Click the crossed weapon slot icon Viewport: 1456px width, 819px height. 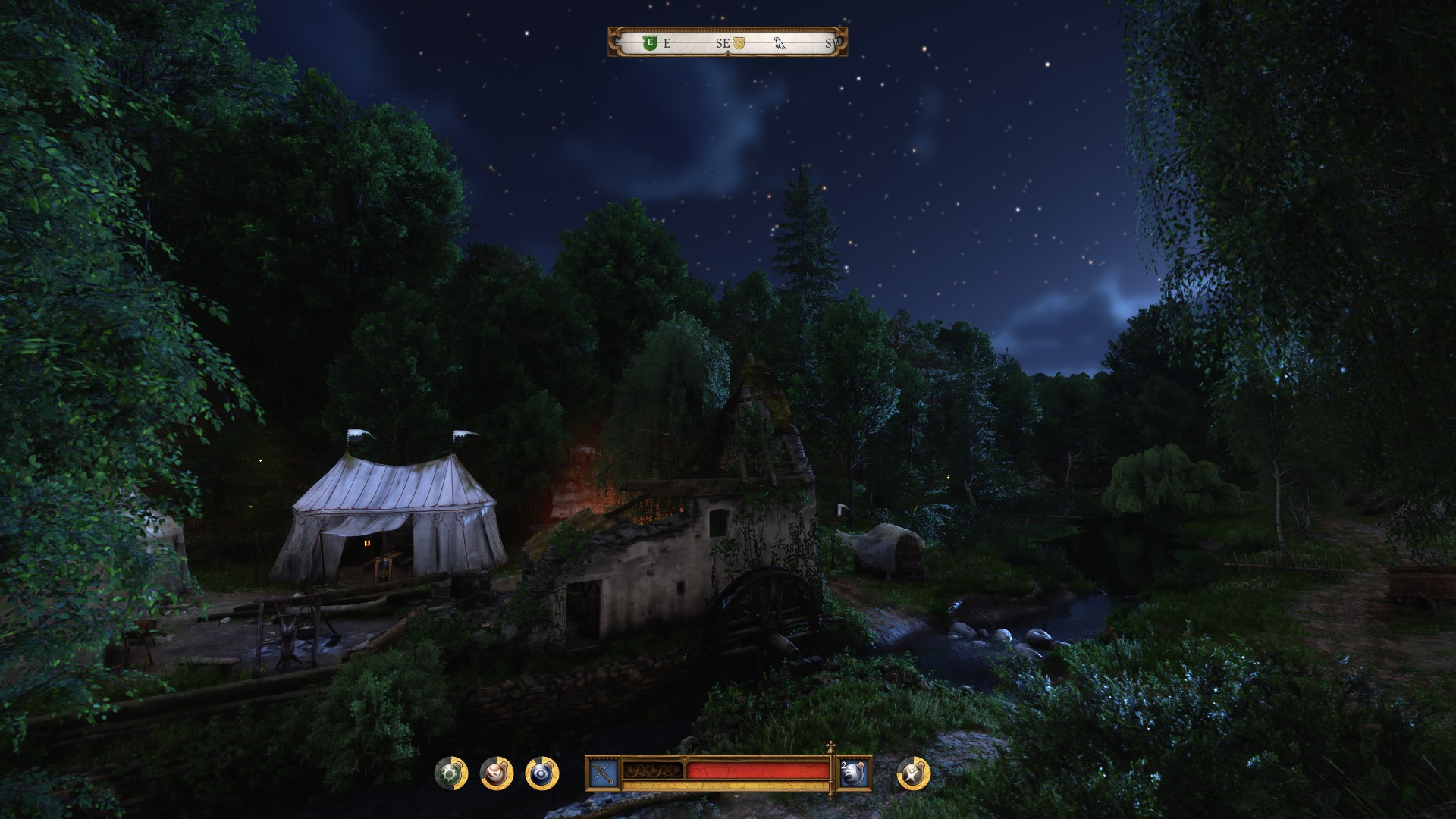(604, 773)
